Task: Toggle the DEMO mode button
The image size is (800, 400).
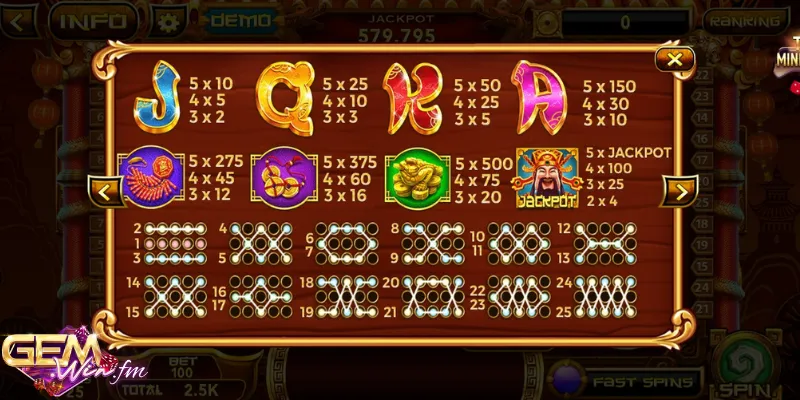Action: click(x=240, y=19)
